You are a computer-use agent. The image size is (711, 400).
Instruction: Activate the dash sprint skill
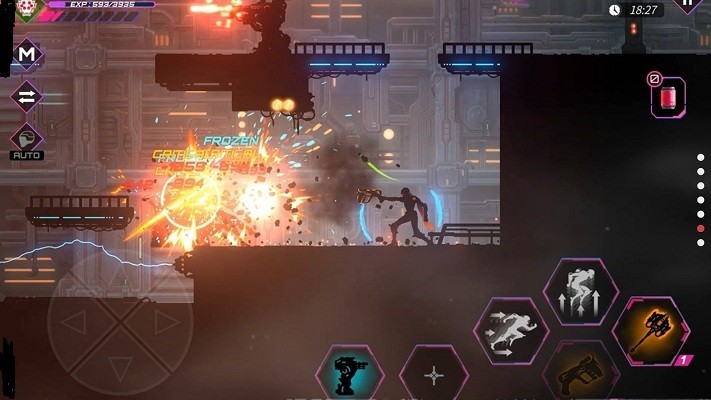click(510, 330)
